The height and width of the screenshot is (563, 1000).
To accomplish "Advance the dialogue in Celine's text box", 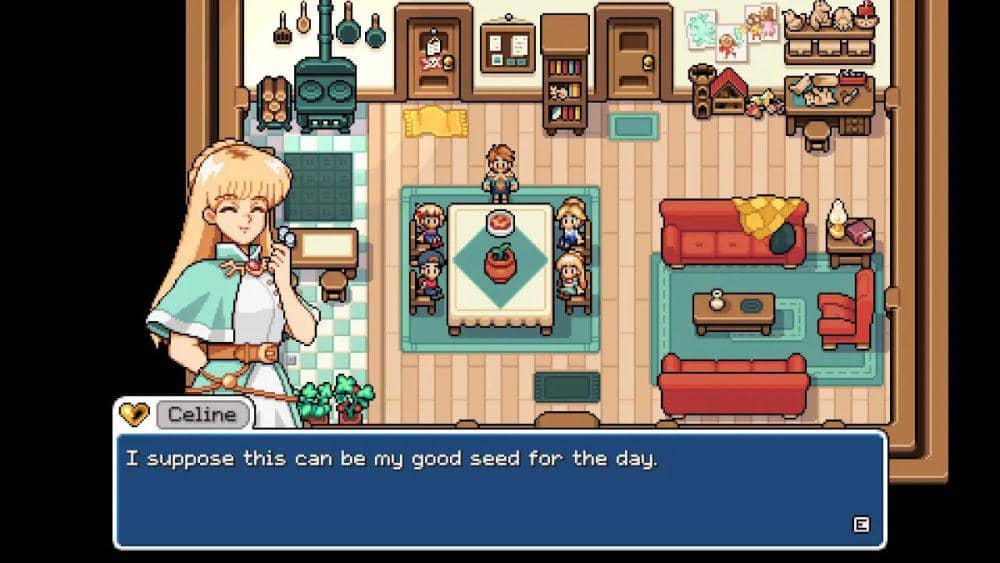I will click(x=859, y=524).
